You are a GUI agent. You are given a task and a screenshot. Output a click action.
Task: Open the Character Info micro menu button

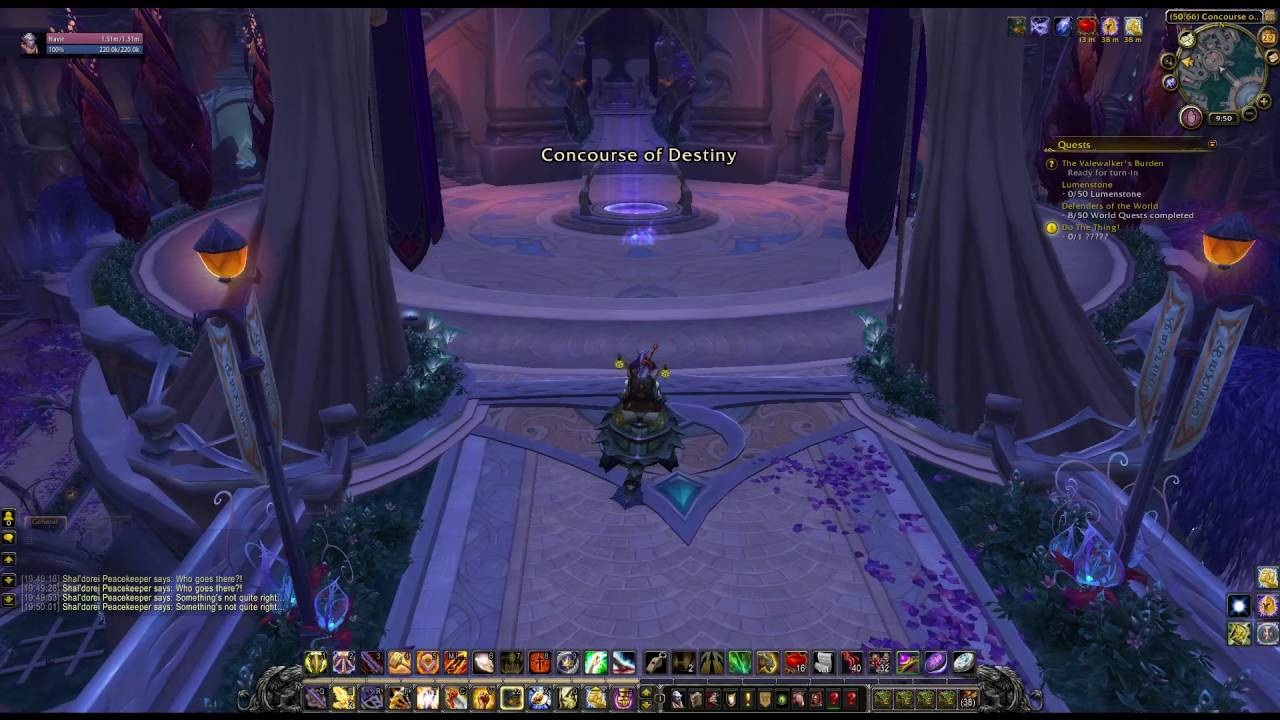coord(677,699)
